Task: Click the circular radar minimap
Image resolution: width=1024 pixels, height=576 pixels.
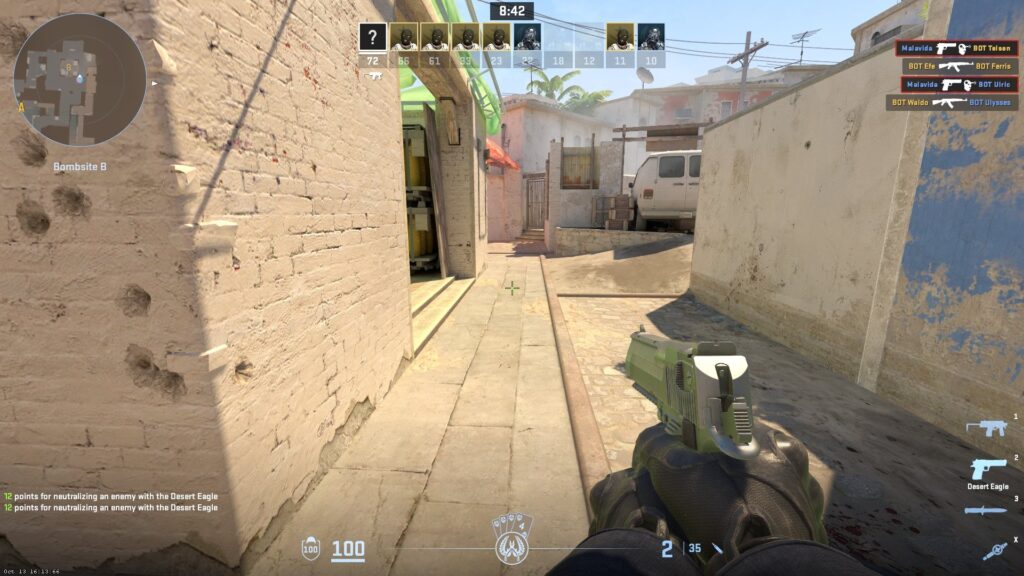Action: pos(80,80)
